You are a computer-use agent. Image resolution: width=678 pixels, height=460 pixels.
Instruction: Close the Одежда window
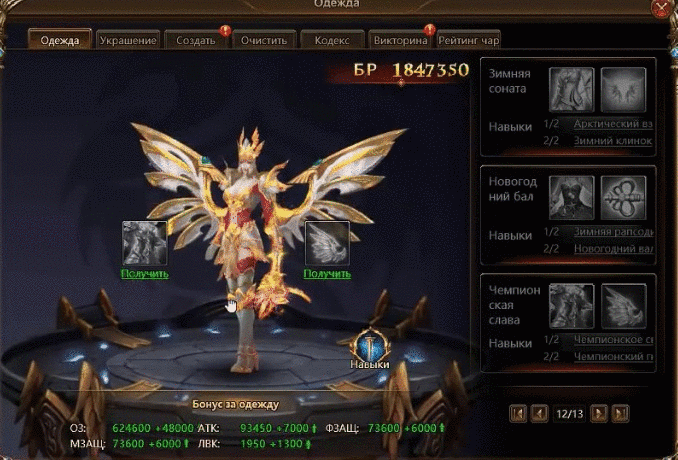661,9
